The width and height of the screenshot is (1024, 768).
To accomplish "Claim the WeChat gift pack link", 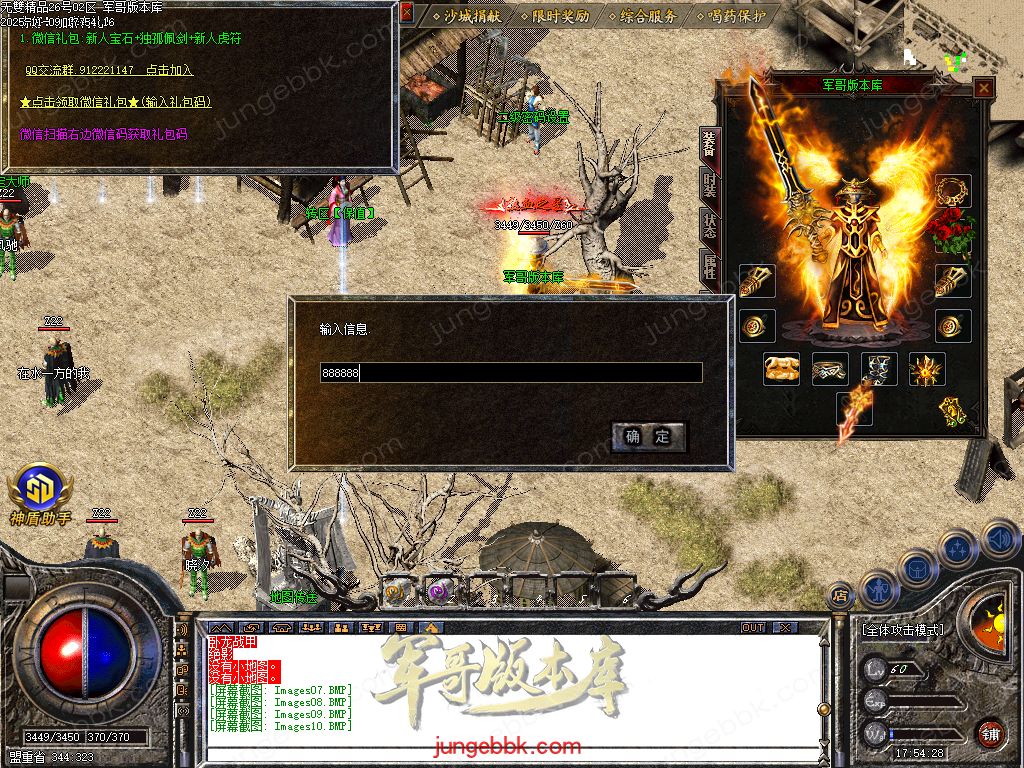I will tap(115, 102).
